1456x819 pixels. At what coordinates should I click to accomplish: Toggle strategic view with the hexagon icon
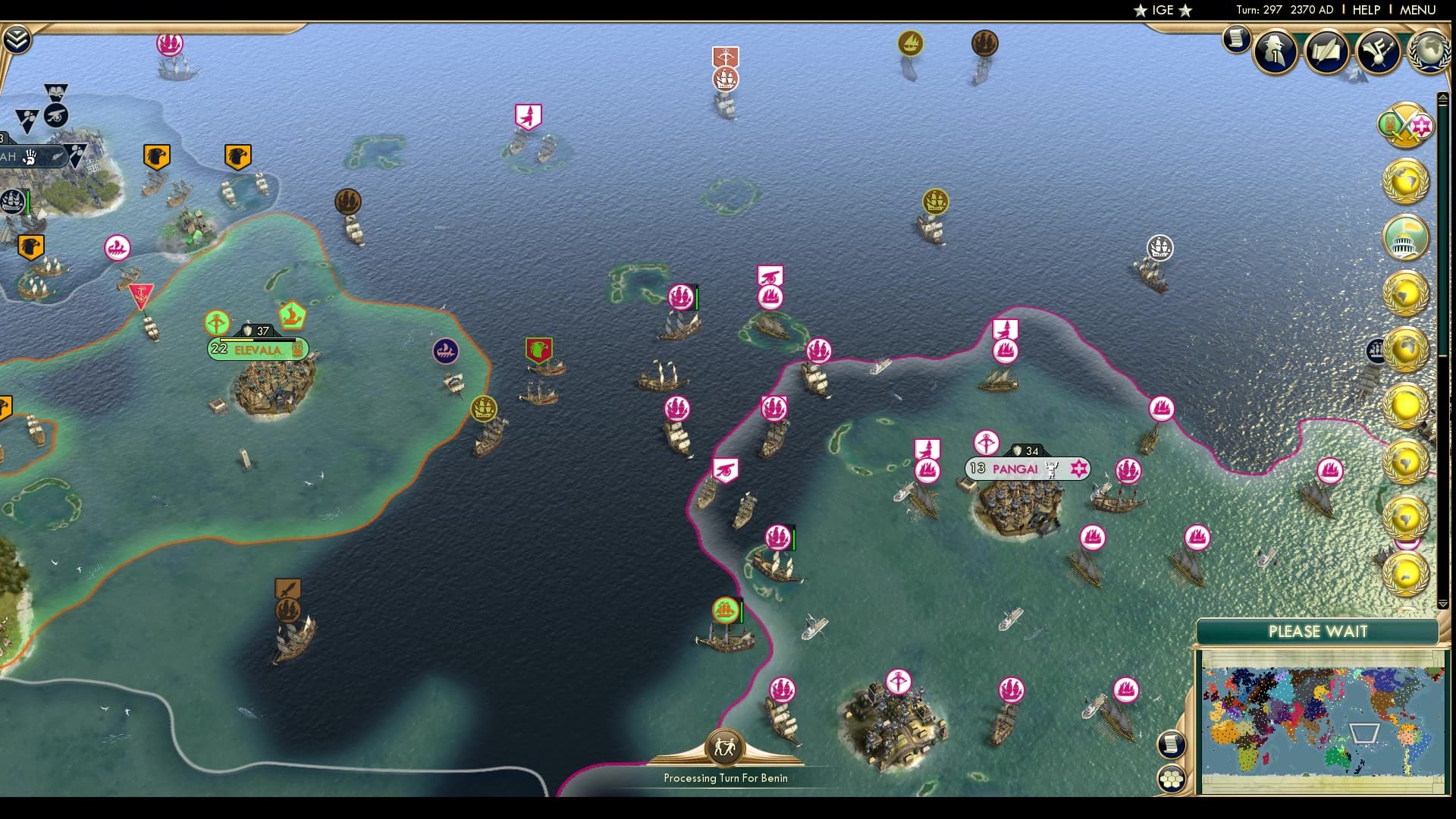tap(1173, 777)
